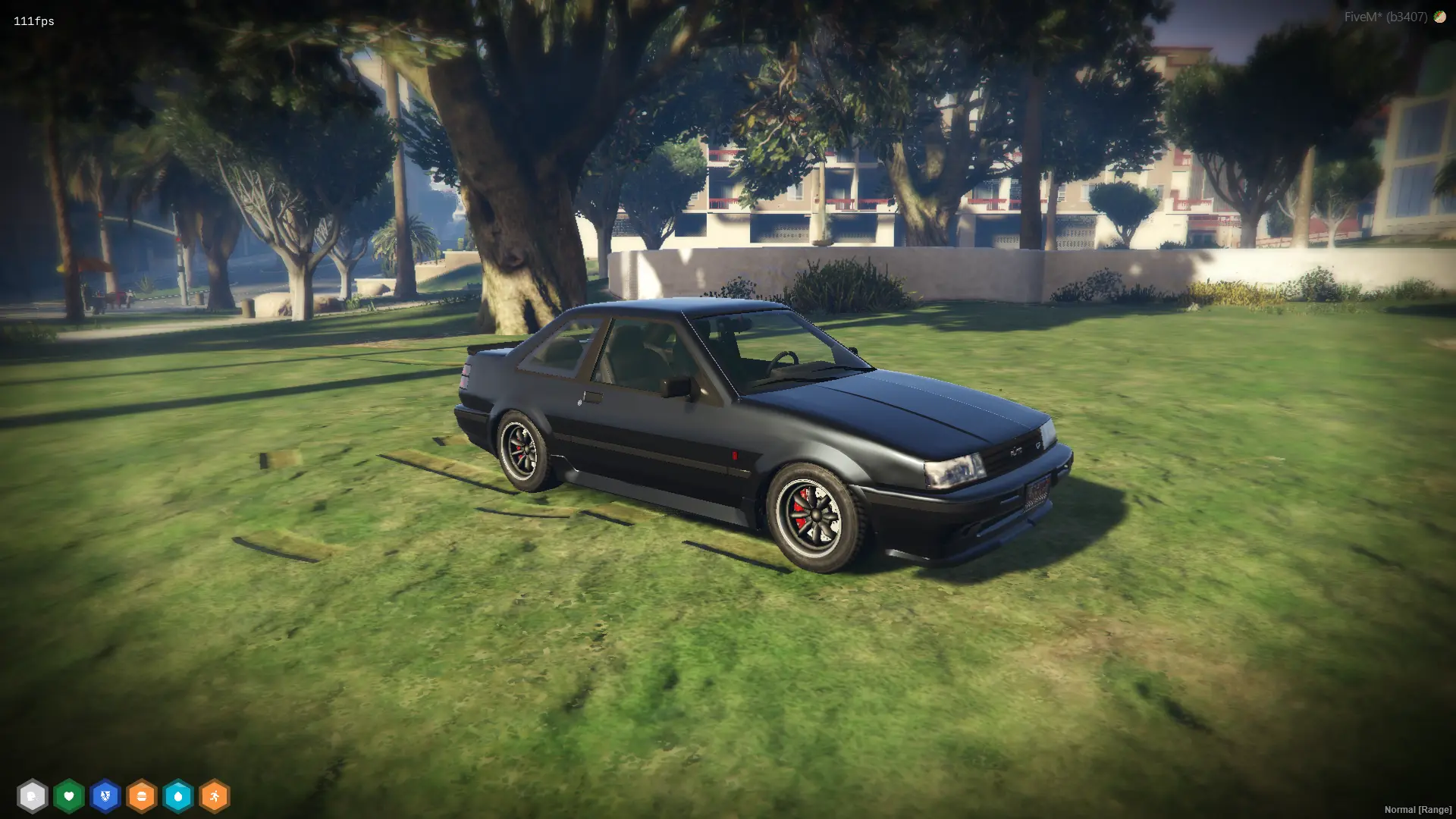1456x819 pixels.
Task: Click the FiveM logo badge
Action: pos(1439,17)
